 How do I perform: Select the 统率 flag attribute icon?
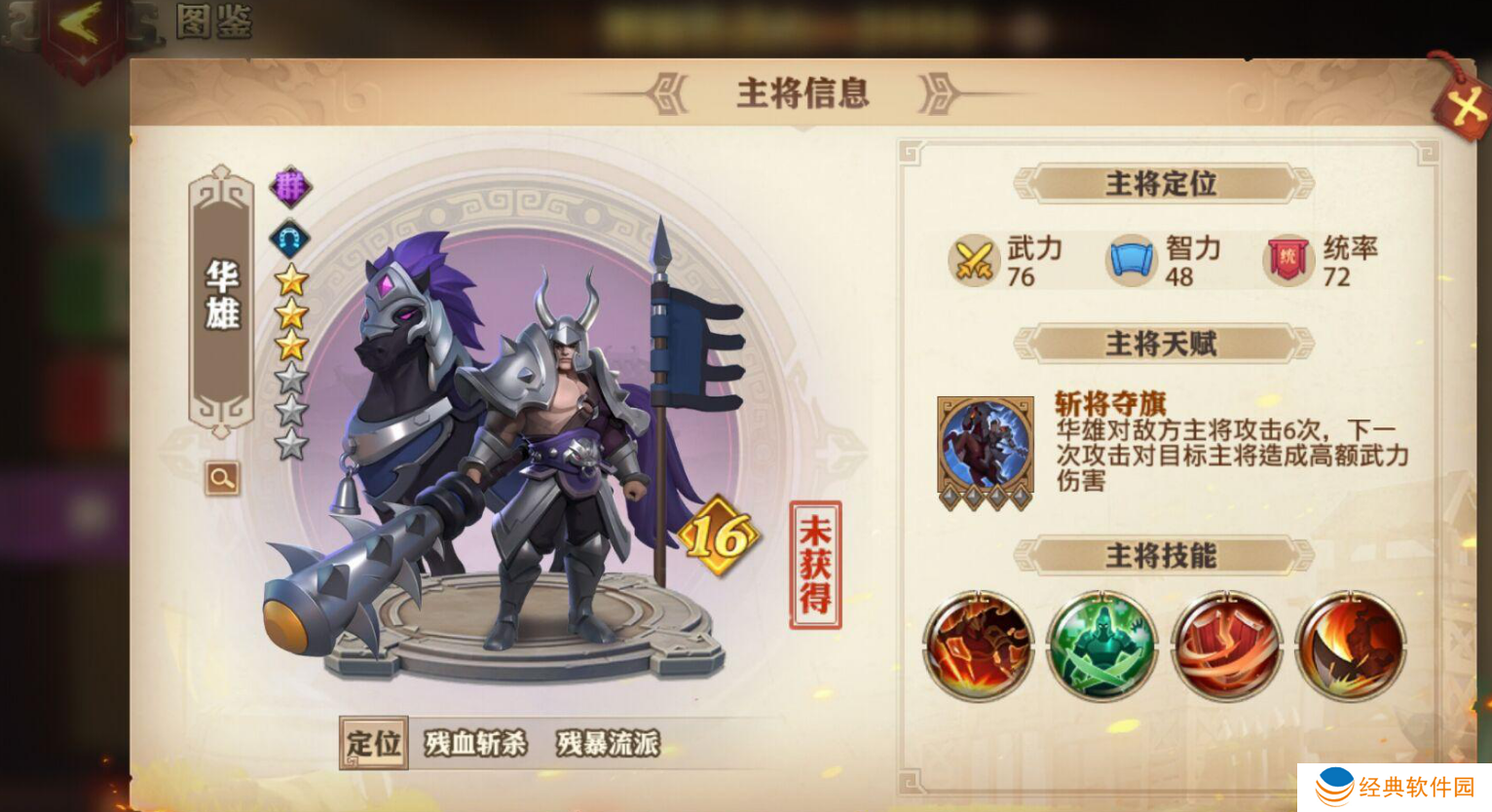(1287, 259)
